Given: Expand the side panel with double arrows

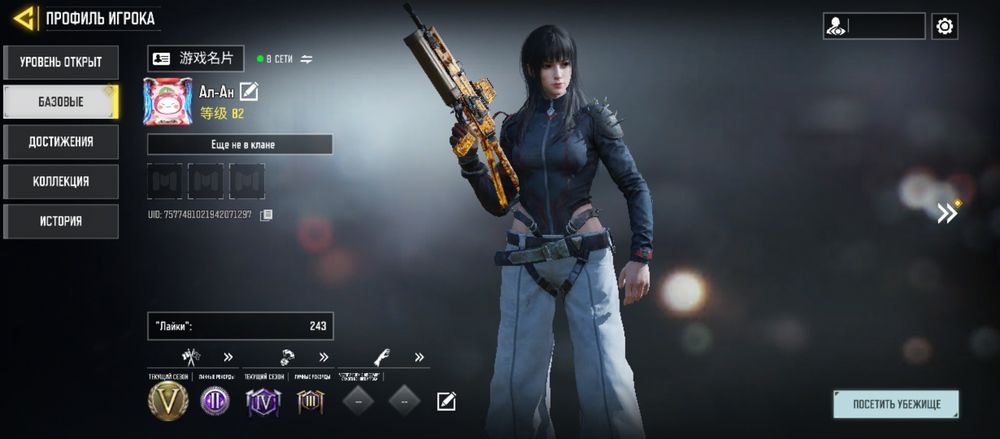Looking at the screenshot, I should [x=946, y=213].
